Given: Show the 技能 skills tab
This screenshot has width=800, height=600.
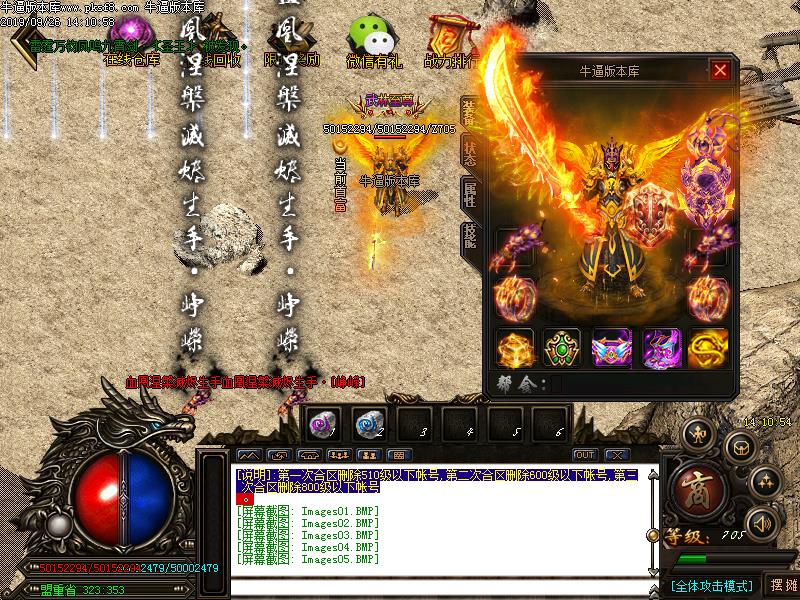Looking at the screenshot, I should (469, 236).
